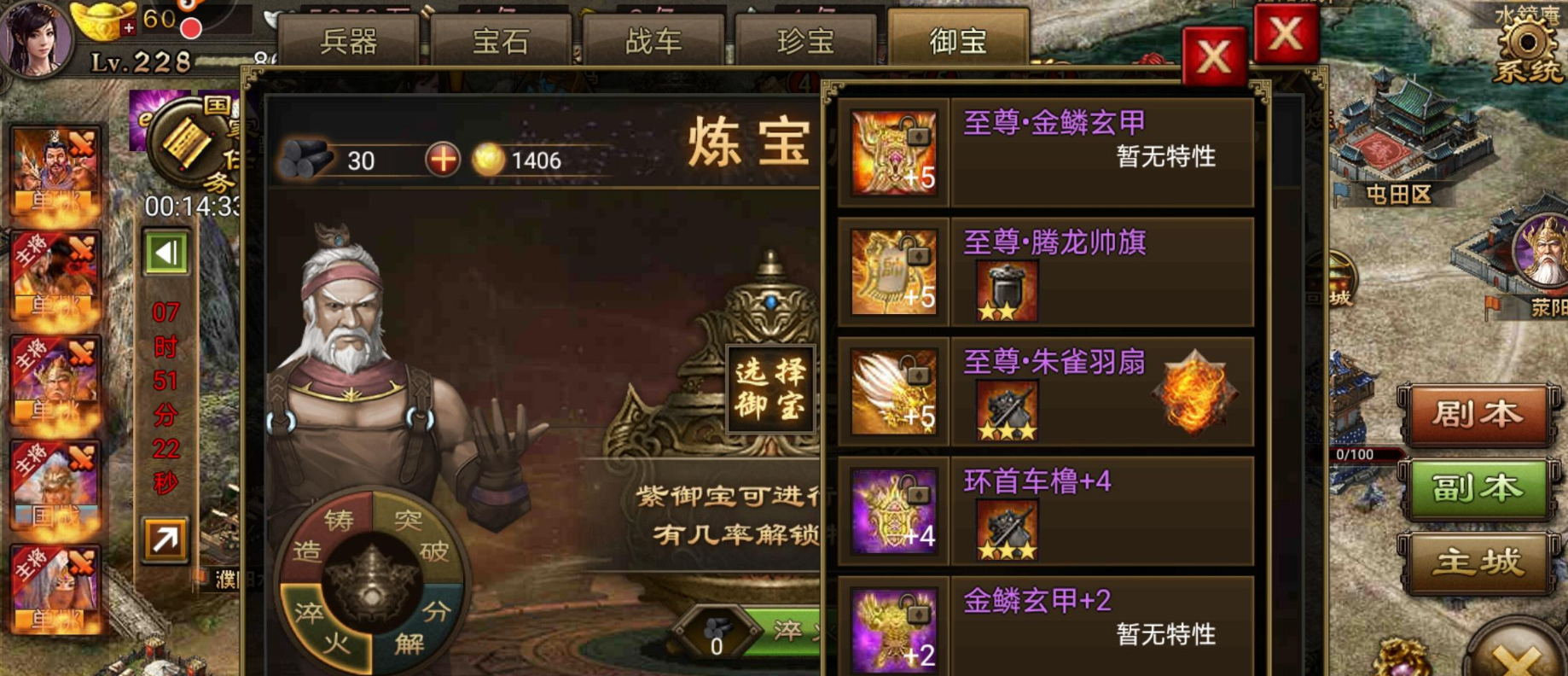Click the flame effect icon beside 至尊·朱雀羽扇
Viewport: 1568px width, 676px height.
click(1197, 392)
